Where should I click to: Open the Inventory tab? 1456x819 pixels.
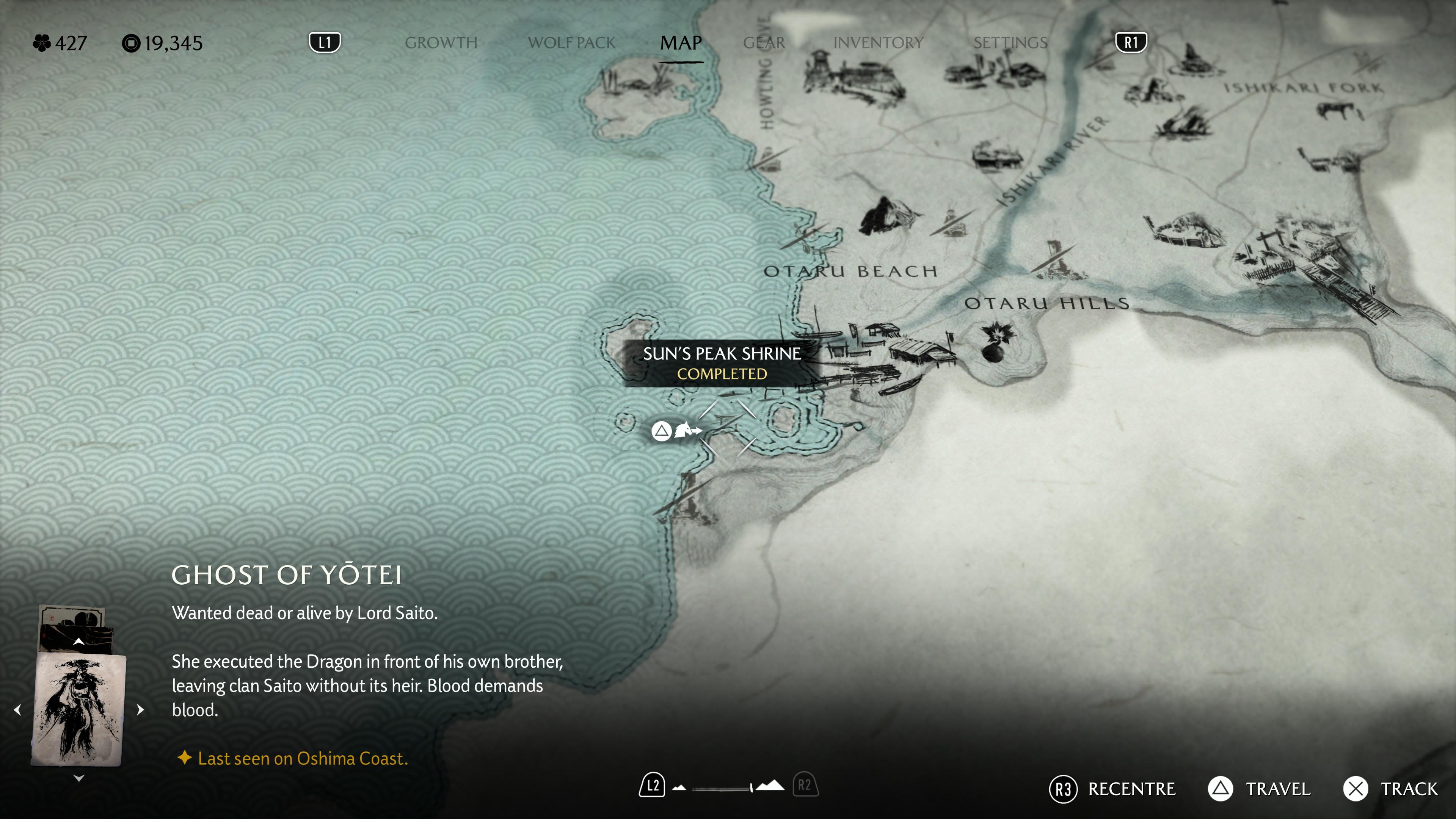tap(879, 43)
